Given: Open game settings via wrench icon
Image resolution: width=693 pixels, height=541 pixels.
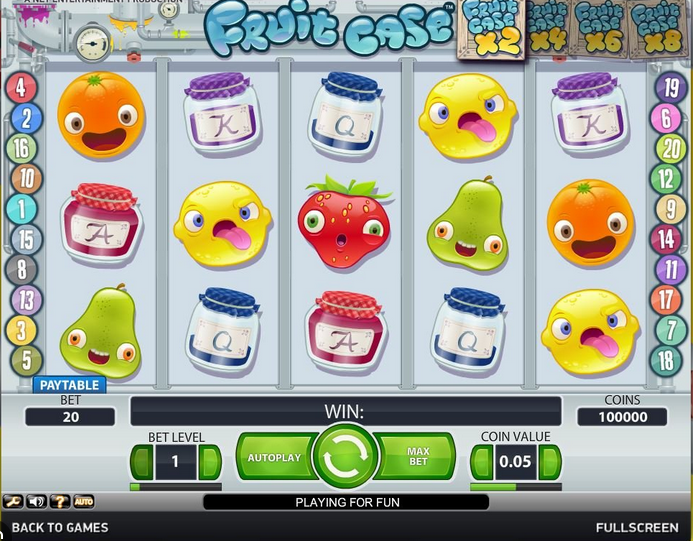Looking at the screenshot, I should 13,501.
